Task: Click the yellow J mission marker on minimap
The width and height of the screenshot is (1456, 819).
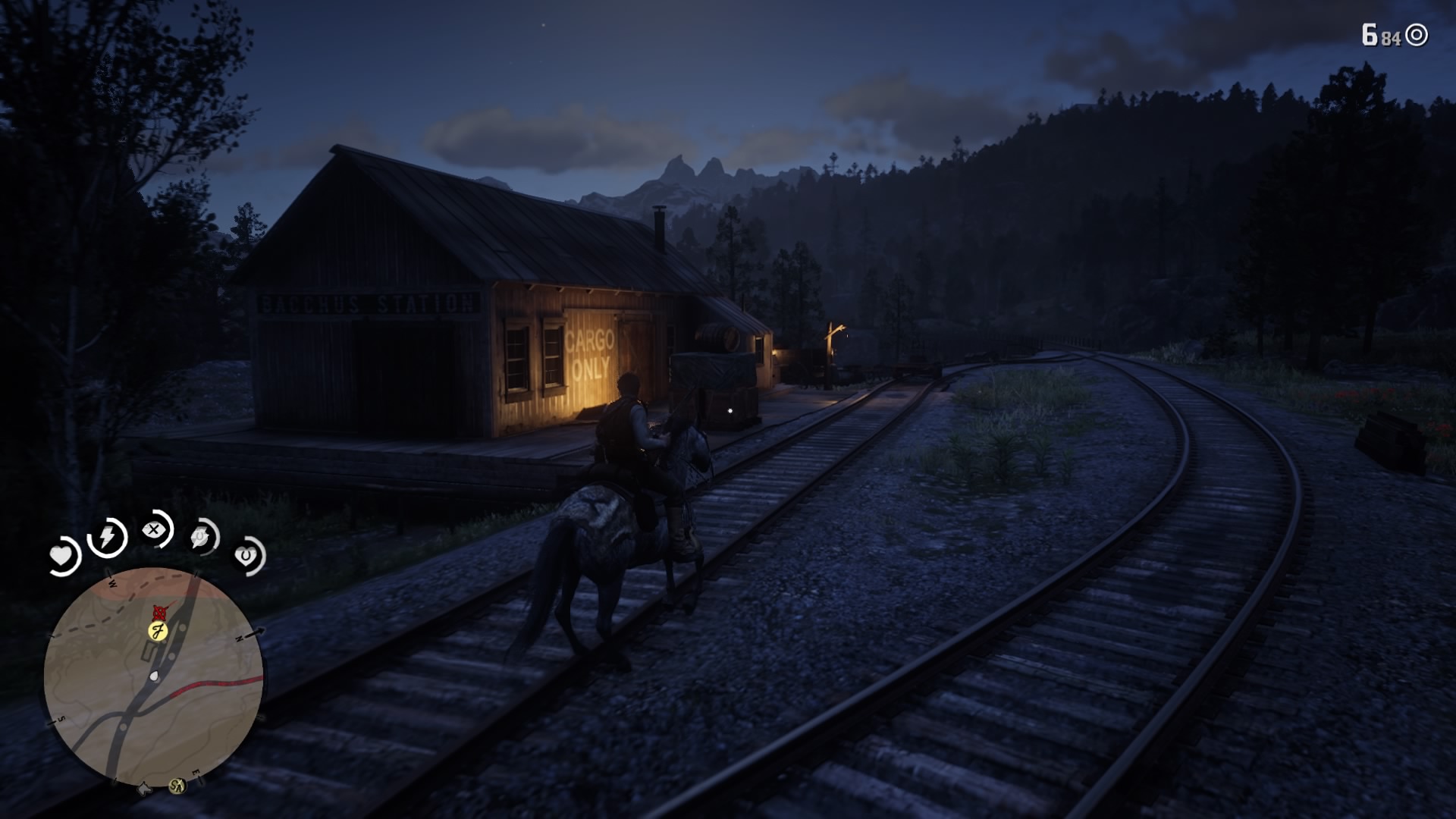Action: (x=158, y=630)
